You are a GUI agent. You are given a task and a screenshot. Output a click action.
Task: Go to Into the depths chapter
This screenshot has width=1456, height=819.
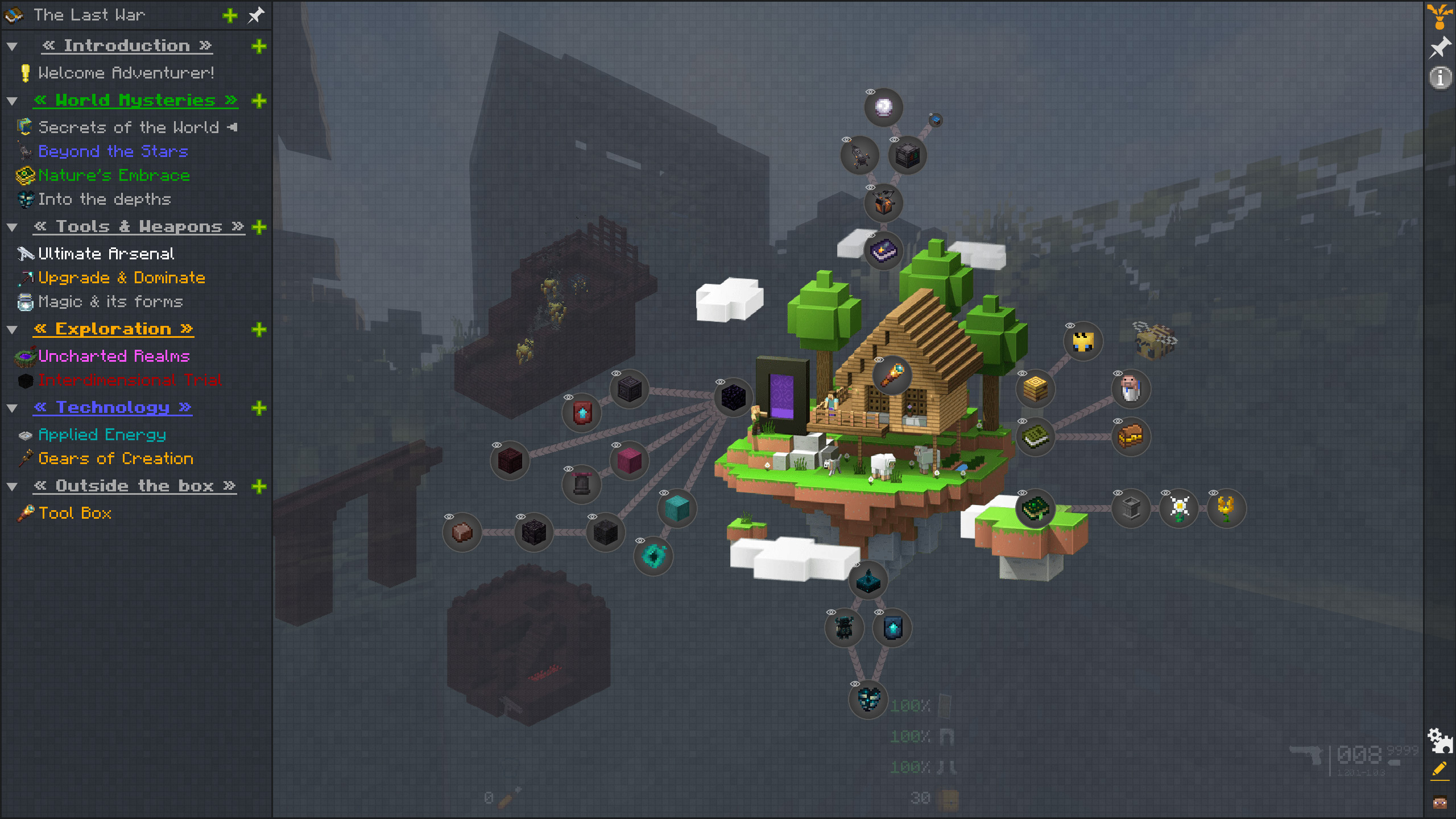coord(104,199)
